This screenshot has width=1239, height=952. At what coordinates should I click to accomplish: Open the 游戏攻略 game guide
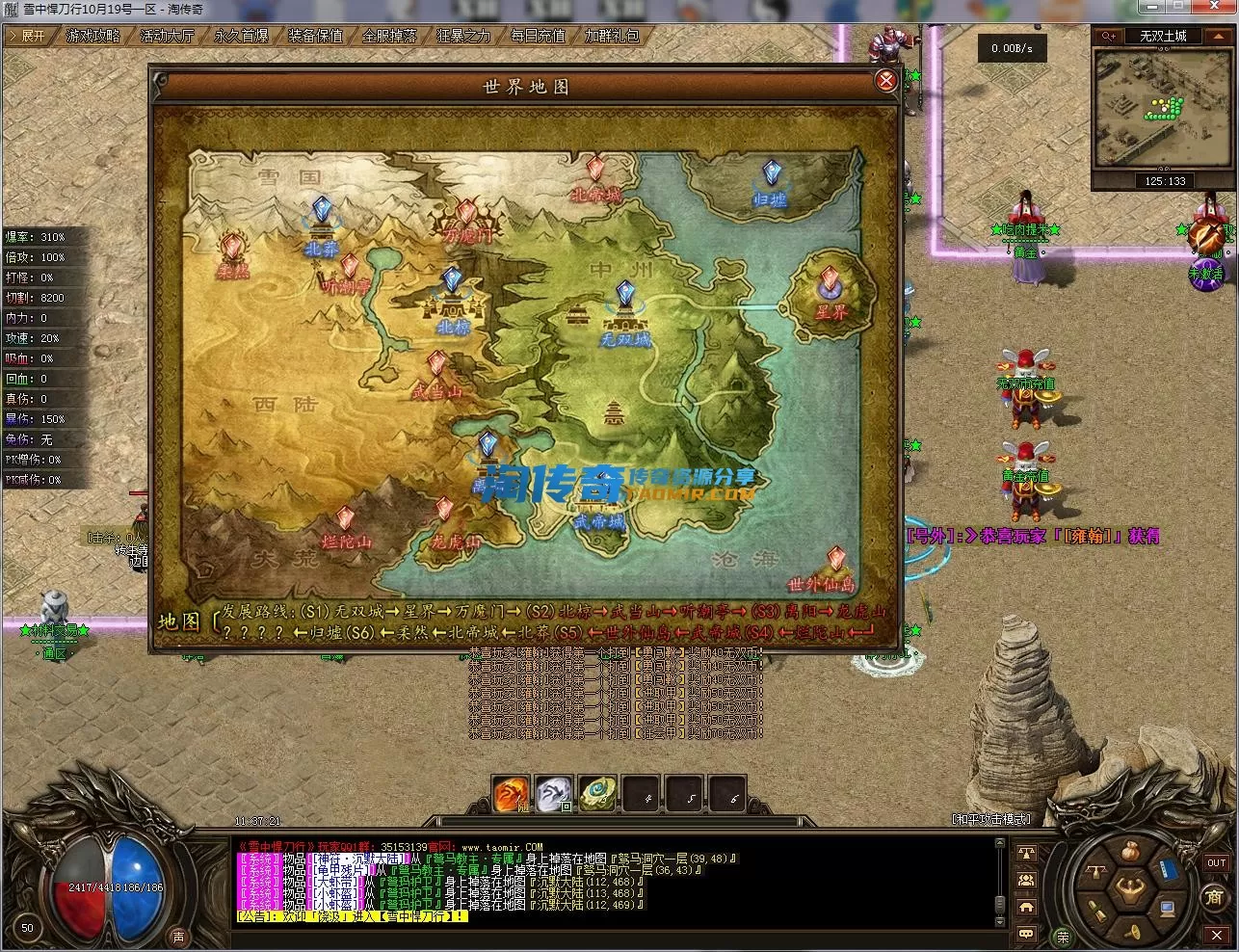point(93,36)
